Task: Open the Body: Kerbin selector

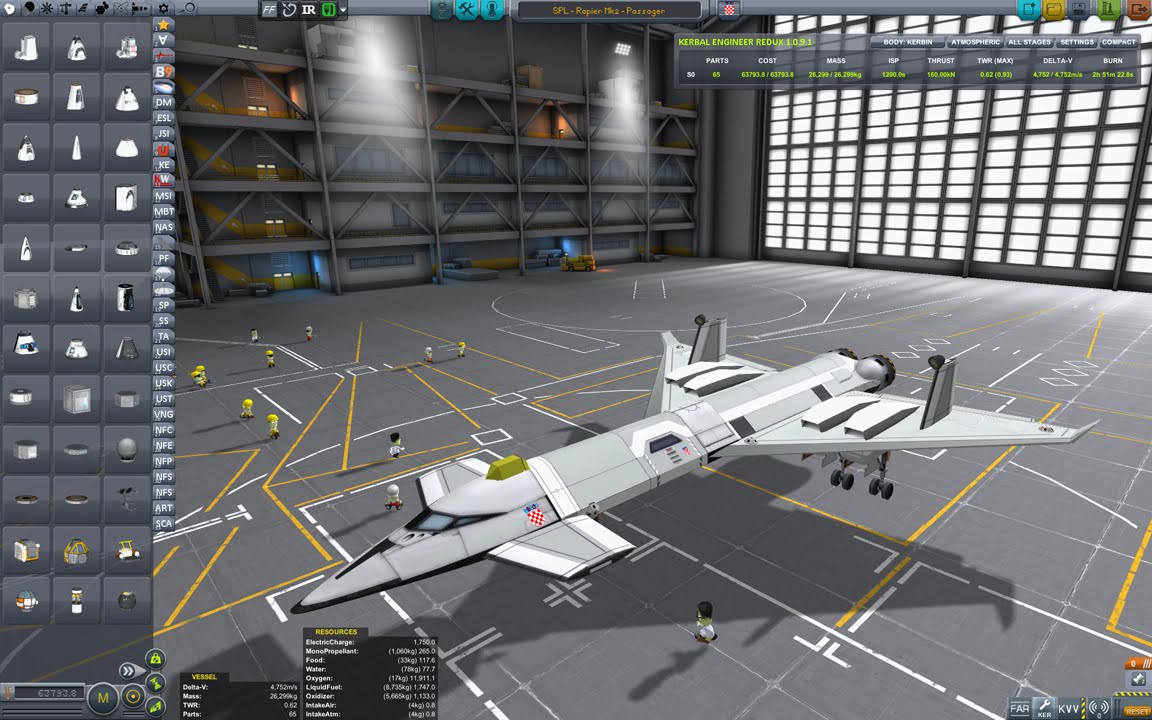Action: 907,43
